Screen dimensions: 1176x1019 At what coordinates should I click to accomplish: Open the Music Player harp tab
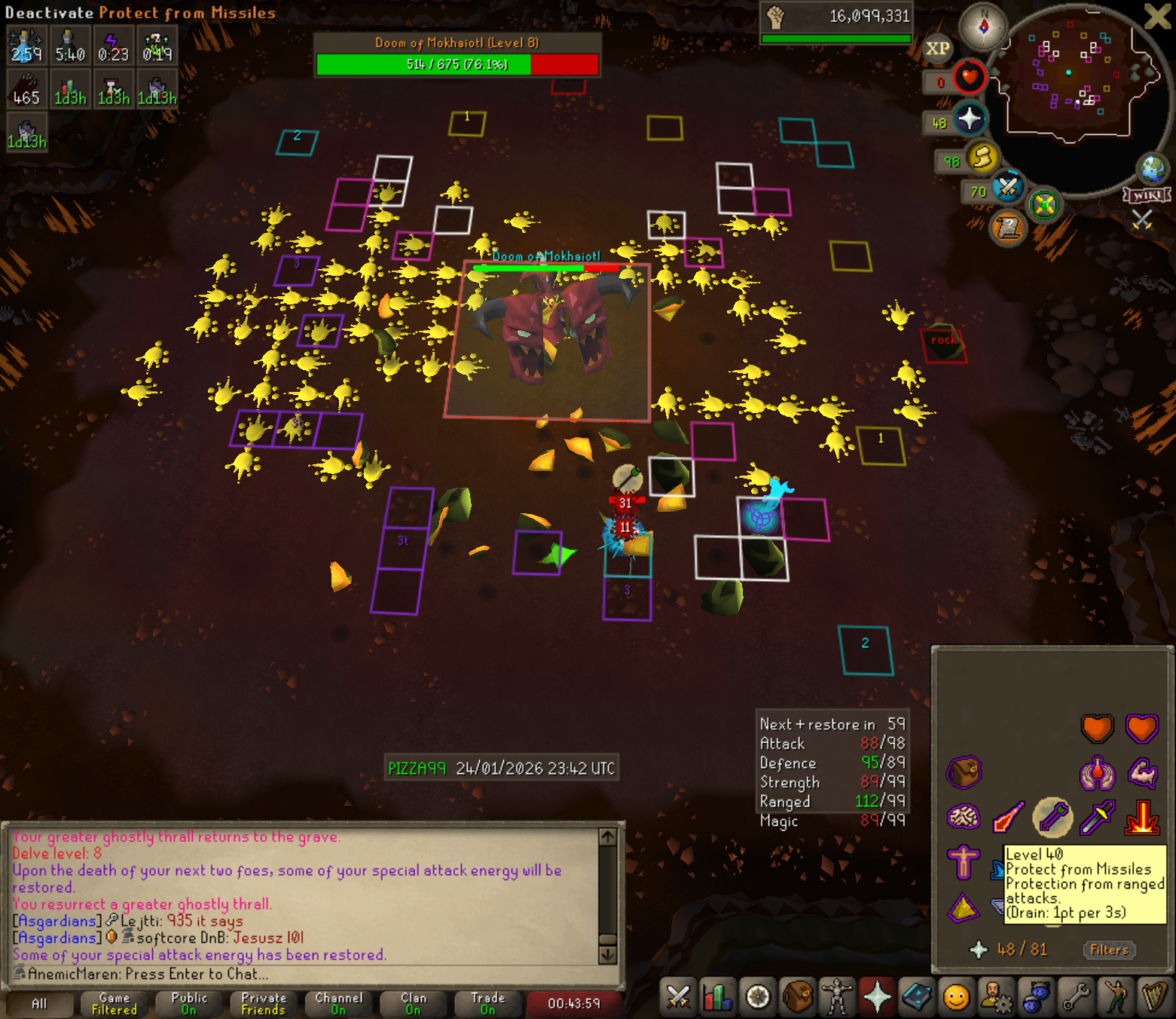pyautogui.click(x=1155, y=998)
